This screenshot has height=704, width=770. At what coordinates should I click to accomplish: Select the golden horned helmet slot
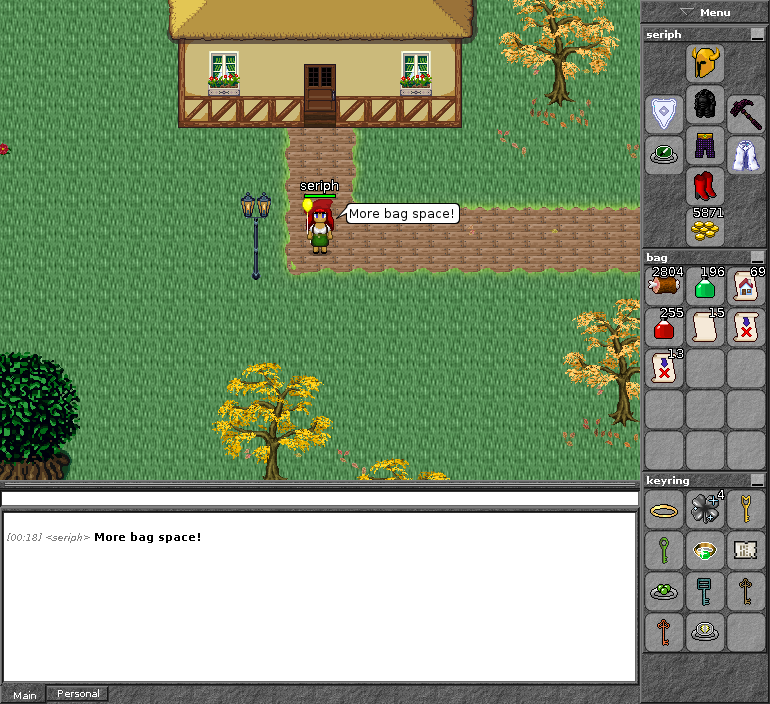pyautogui.click(x=705, y=63)
